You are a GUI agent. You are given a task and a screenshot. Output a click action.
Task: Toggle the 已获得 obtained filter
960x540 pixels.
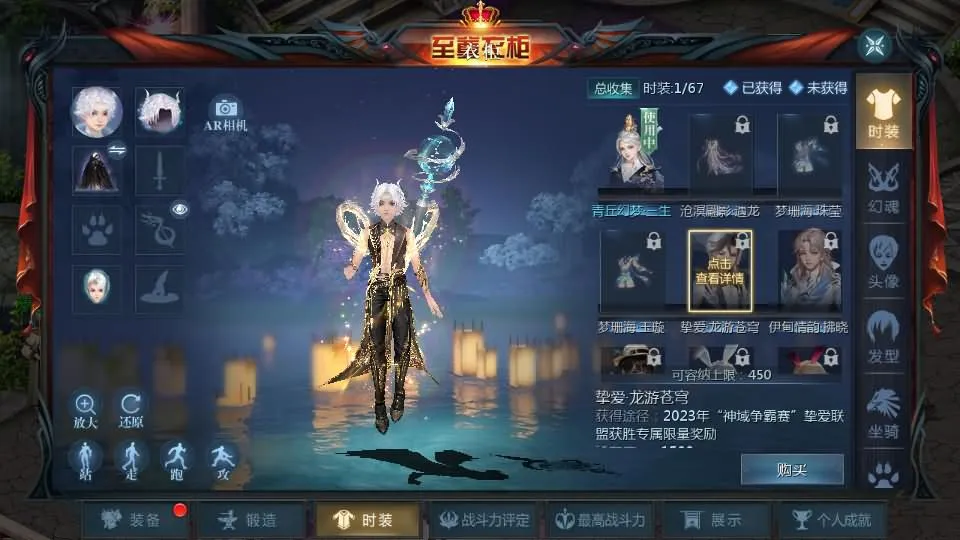tap(753, 88)
